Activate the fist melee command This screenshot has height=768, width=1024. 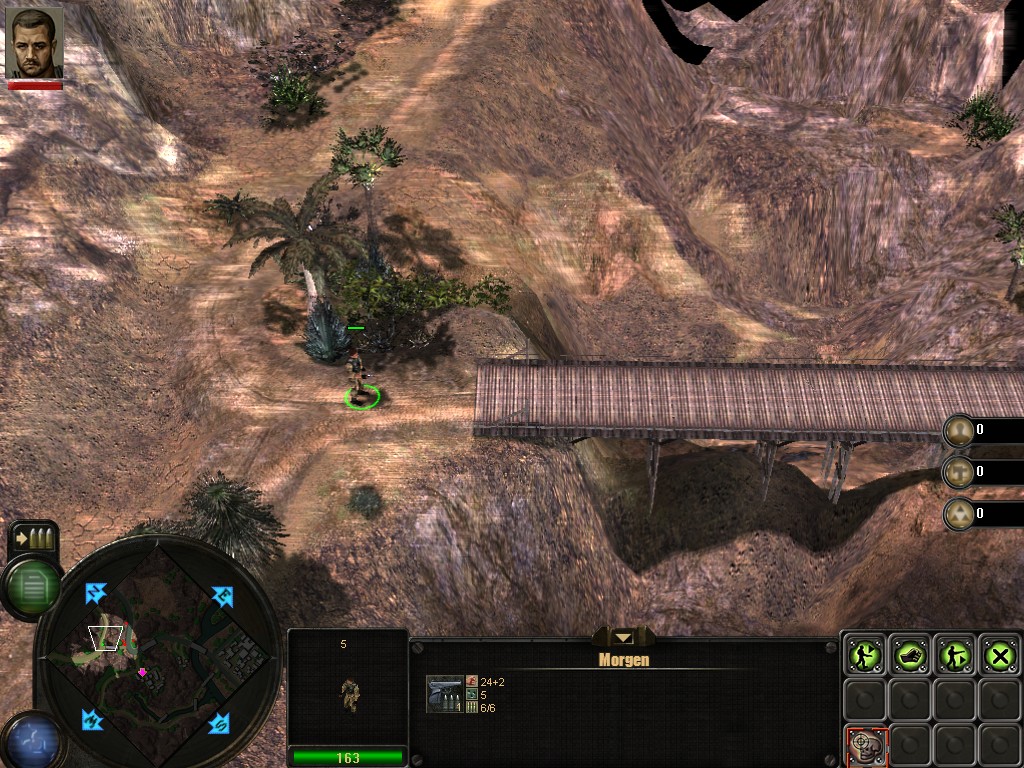tap(910, 655)
